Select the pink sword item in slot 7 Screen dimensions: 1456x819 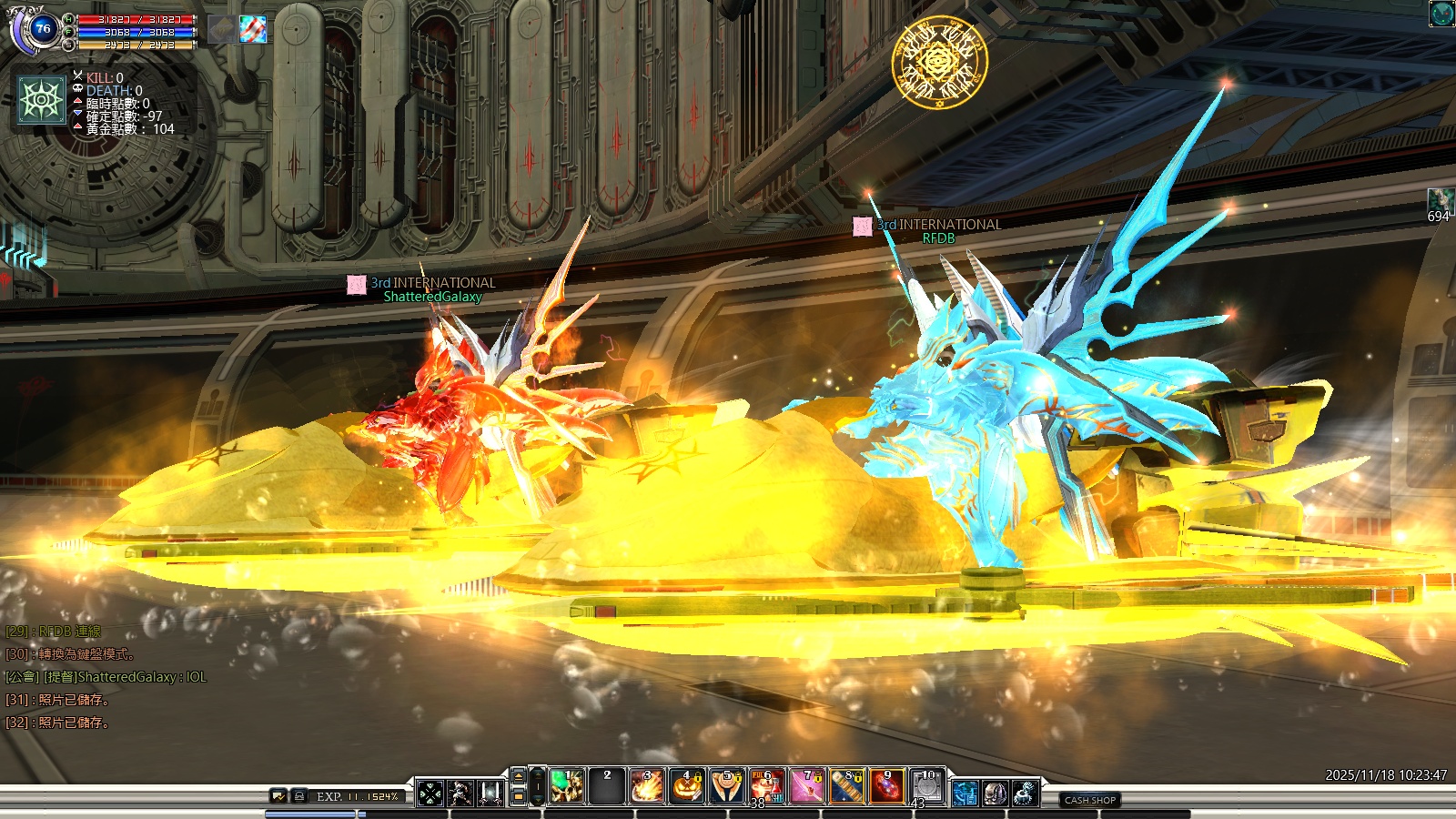pos(806,786)
